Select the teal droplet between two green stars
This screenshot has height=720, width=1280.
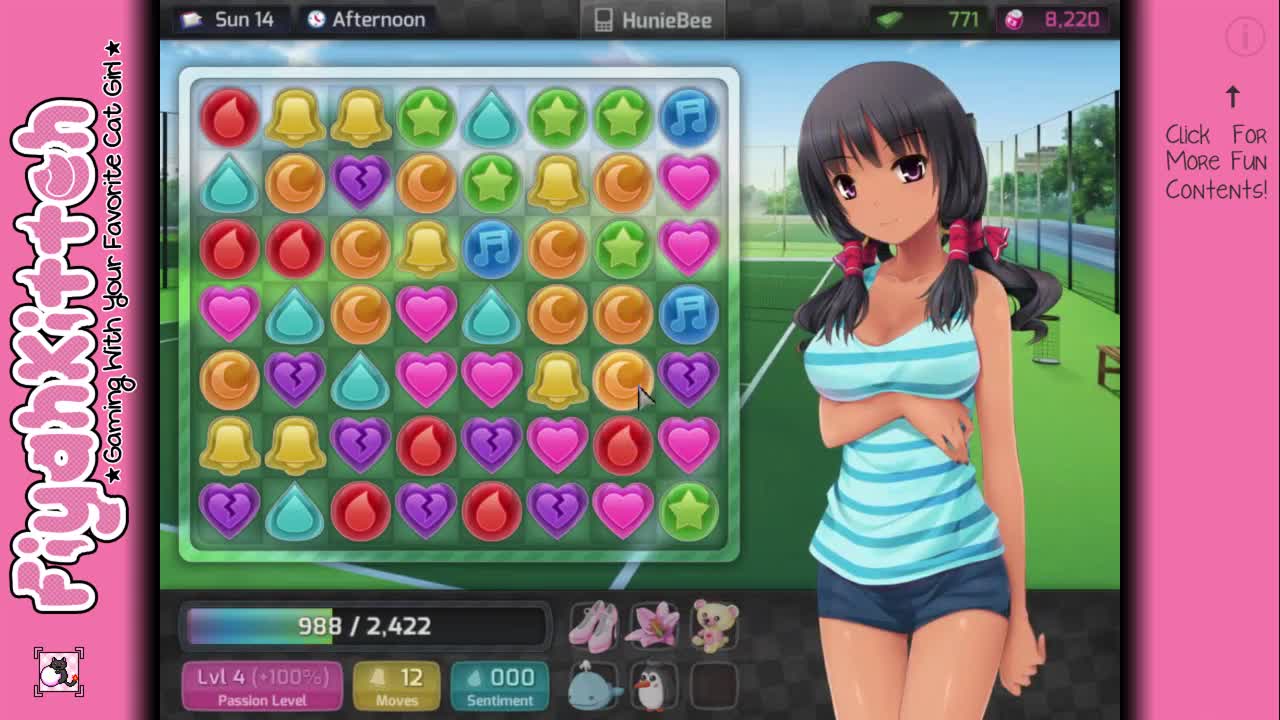coord(491,117)
